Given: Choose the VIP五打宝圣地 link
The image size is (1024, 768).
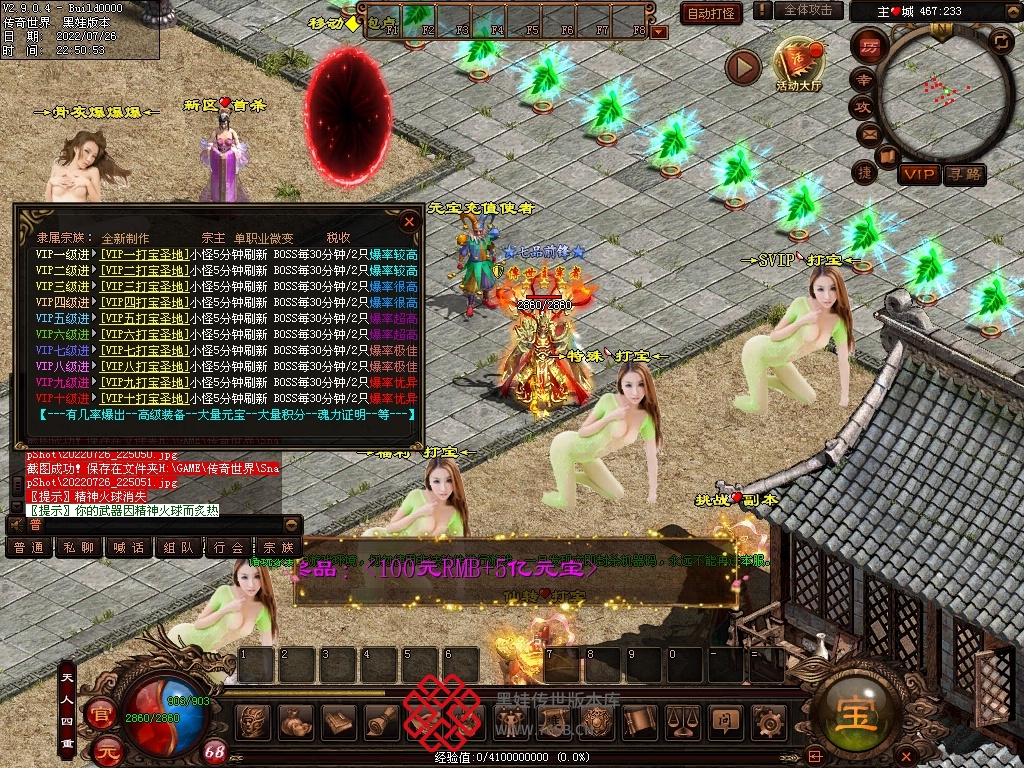Looking at the screenshot, I should 143,319.
